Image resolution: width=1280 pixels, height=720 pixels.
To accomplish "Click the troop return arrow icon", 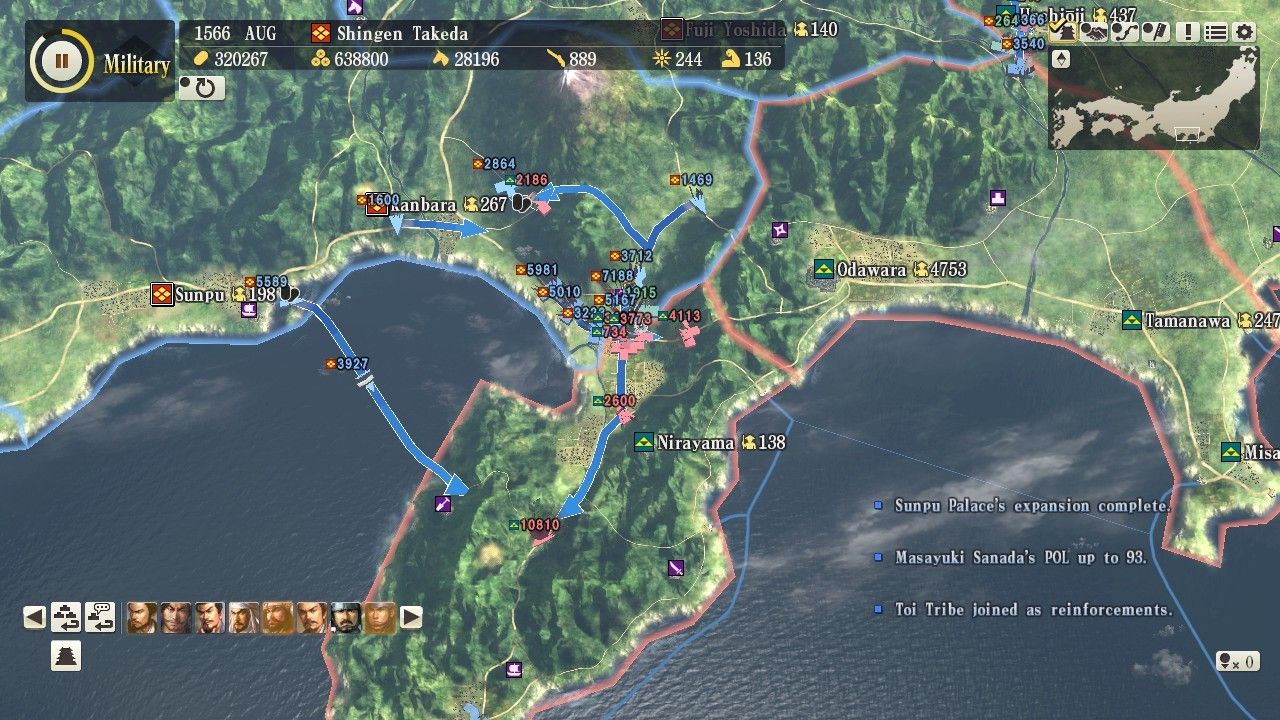I will [x=66, y=617].
